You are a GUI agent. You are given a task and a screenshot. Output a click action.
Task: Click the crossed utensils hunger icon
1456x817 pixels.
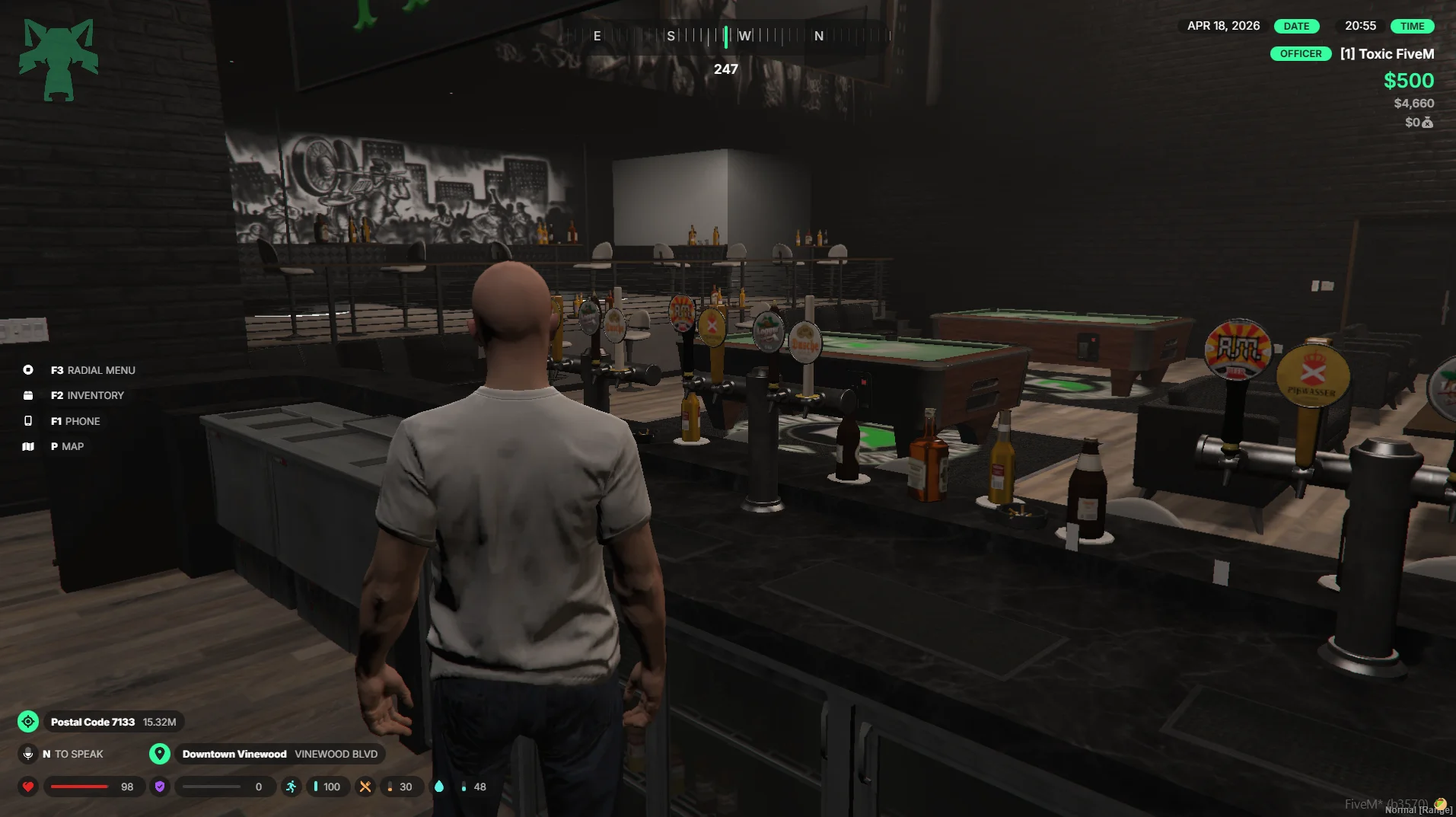click(365, 787)
